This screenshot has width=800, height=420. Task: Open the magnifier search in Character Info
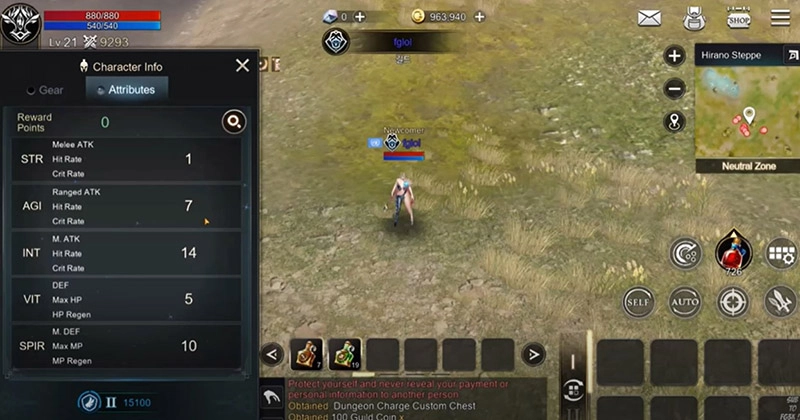pyautogui.click(x=233, y=122)
